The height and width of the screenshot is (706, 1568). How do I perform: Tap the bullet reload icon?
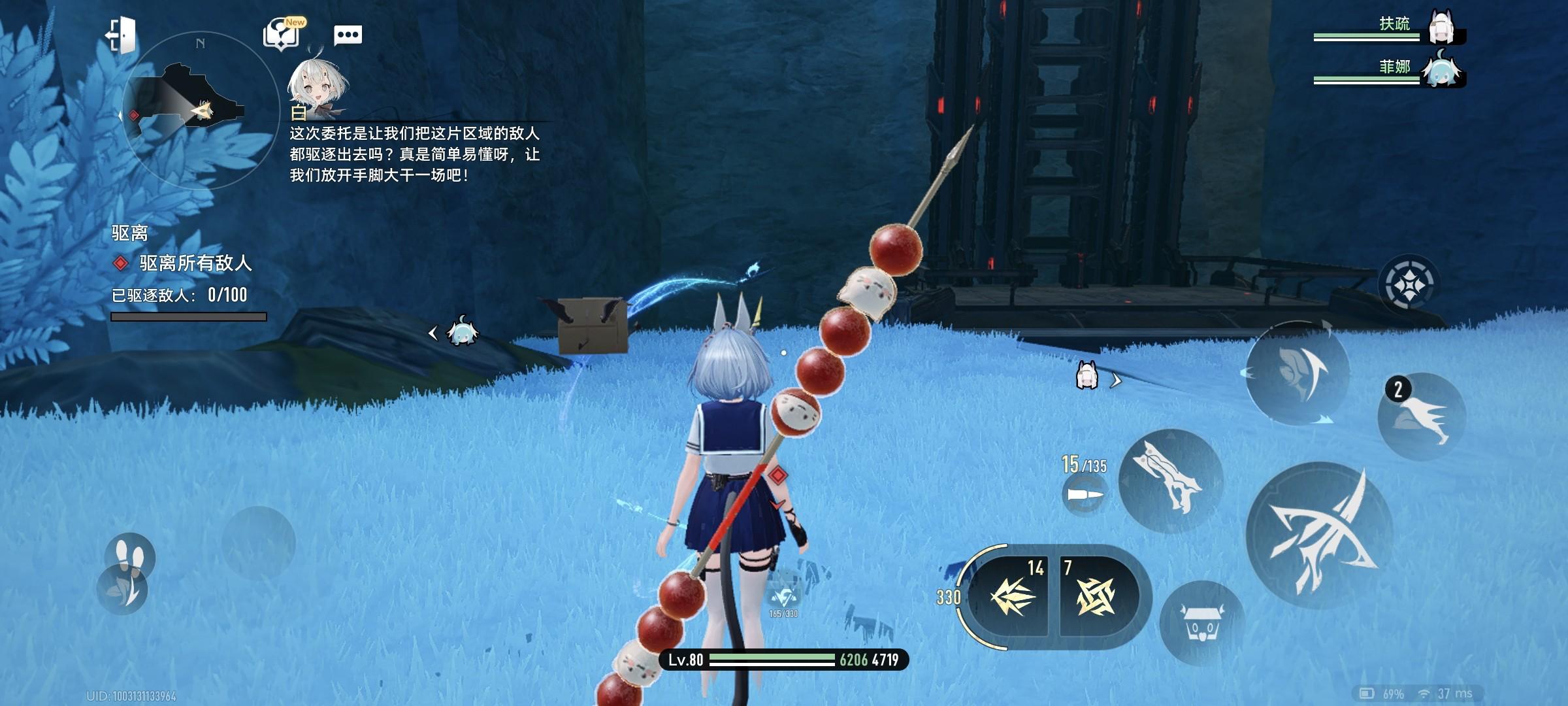click(1085, 495)
